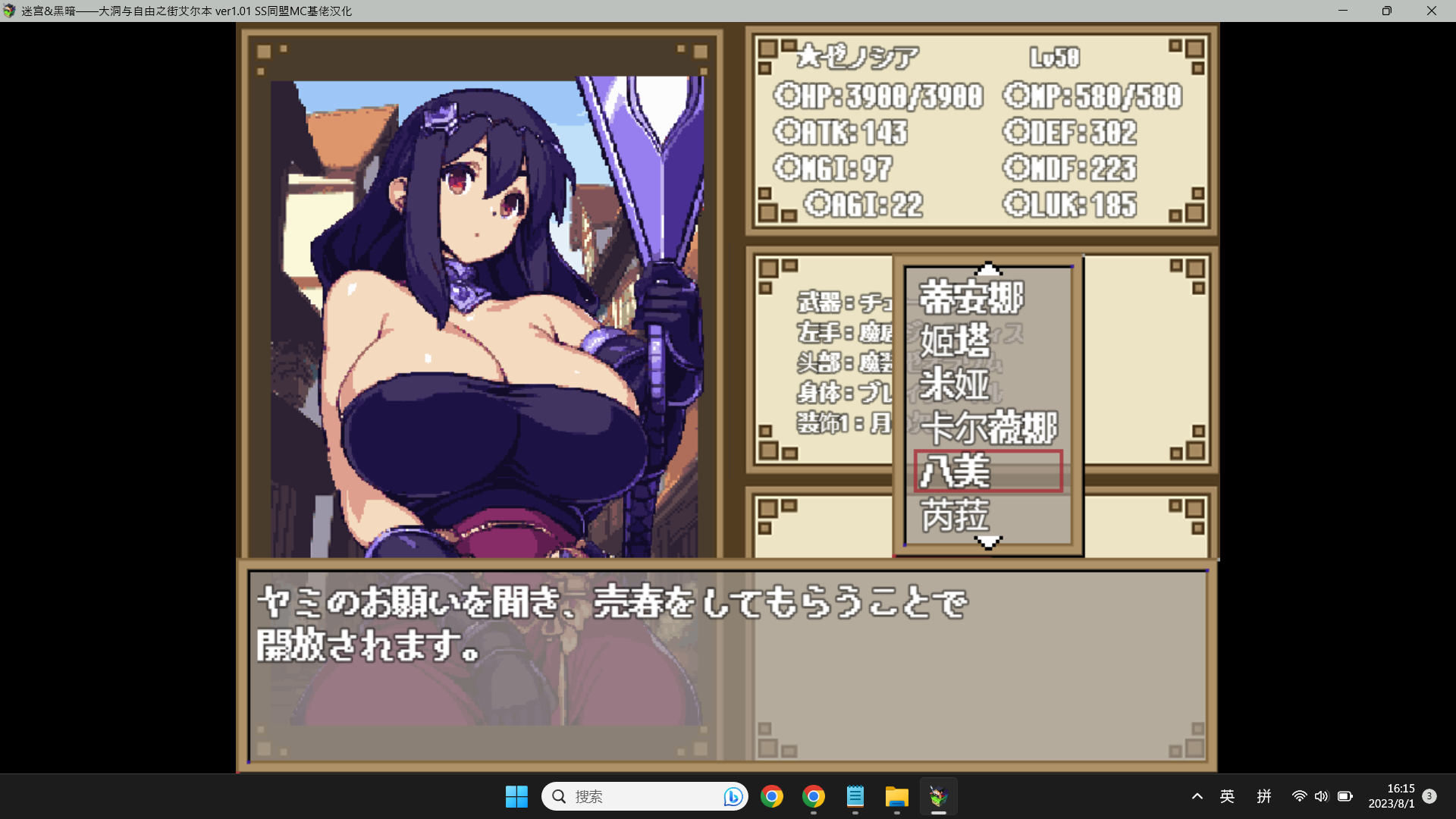Select 芮菈 in the list
Screen dimensions: 1456x819
(x=955, y=515)
